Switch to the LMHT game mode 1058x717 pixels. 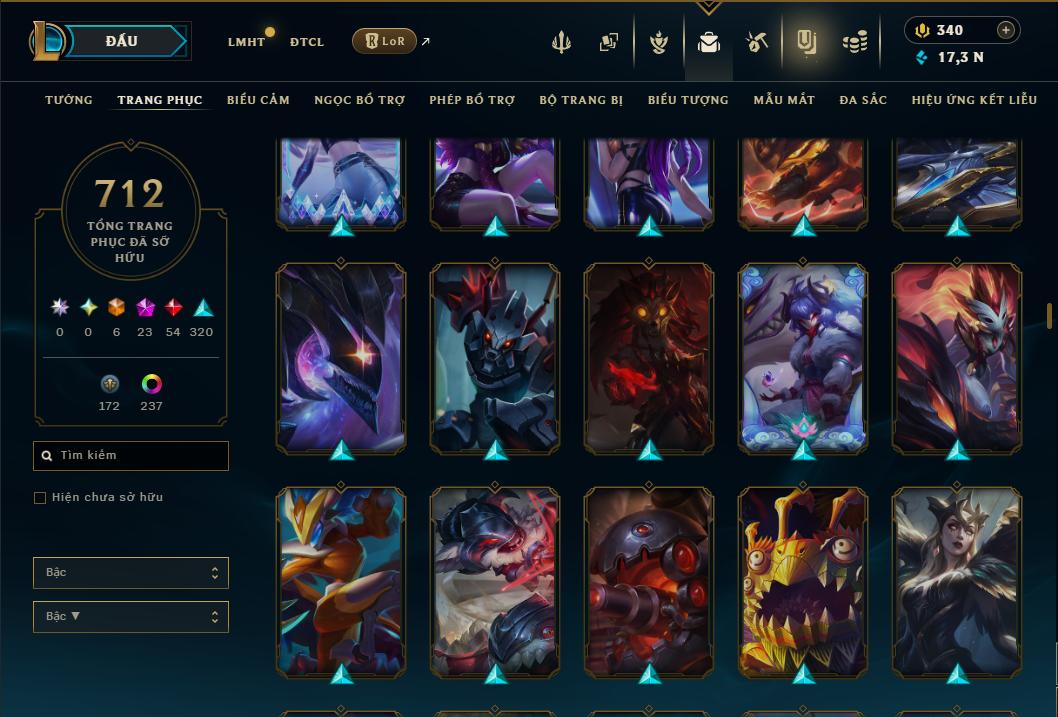coord(246,42)
